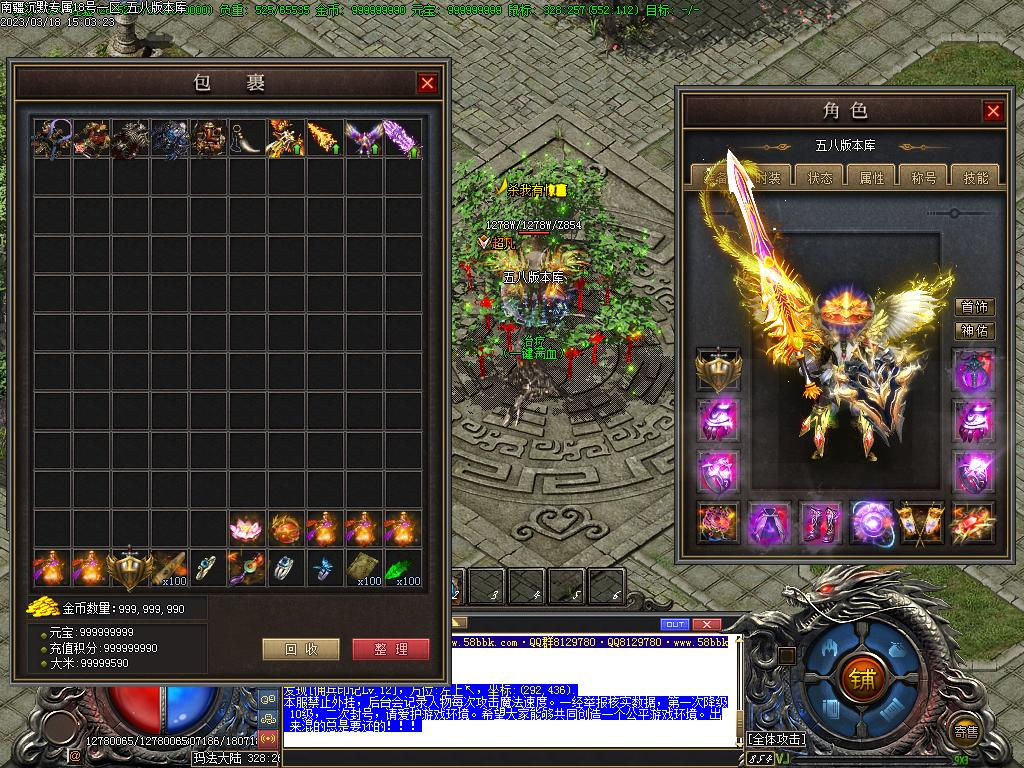Close the 角色 character panel
This screenshot has height=768, width=1024.
pos(992,111)
